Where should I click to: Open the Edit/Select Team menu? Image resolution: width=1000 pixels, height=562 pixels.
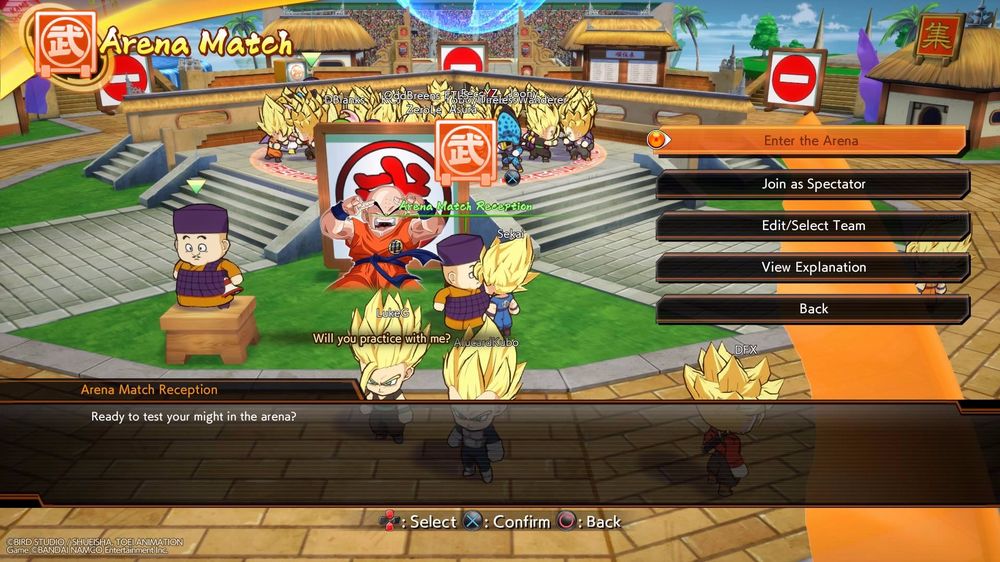pyautogui.click(x=813, y=226)
